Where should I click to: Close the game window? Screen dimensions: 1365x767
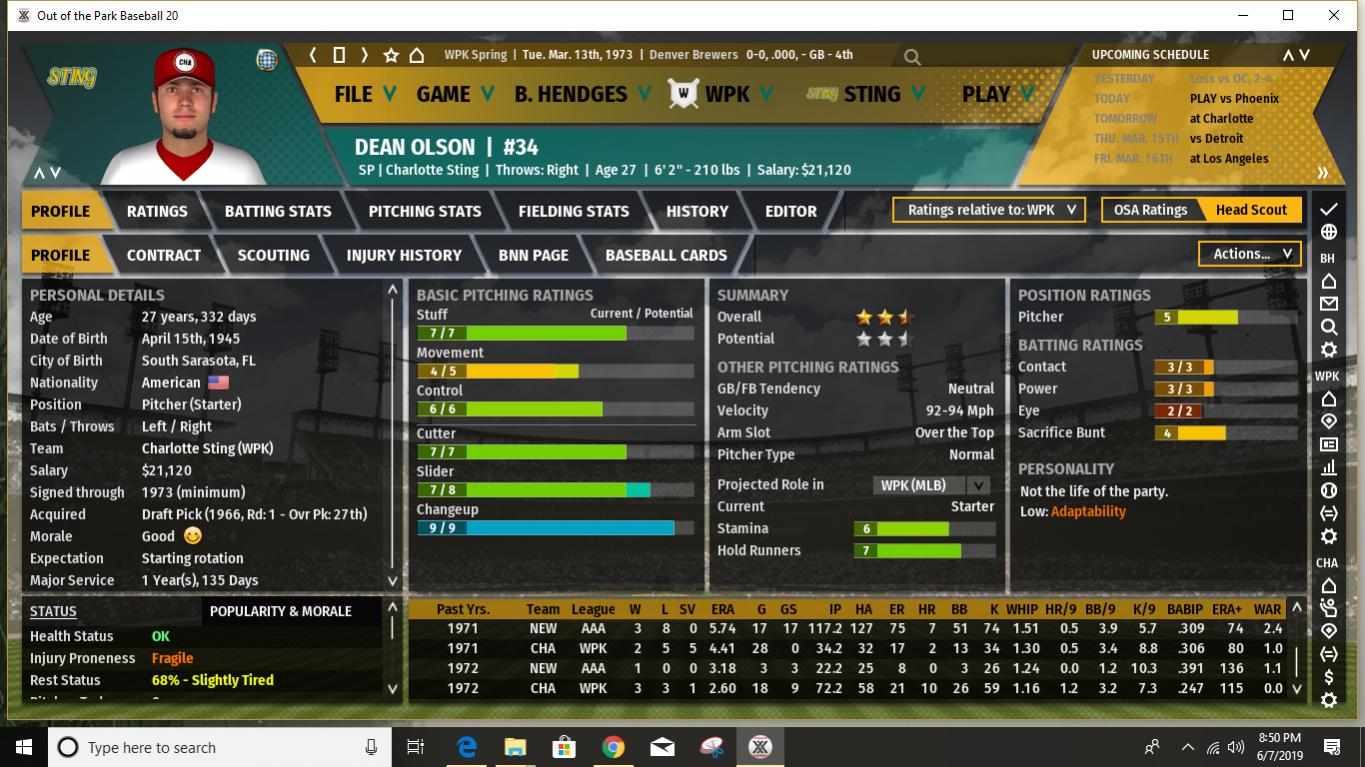point(1334,15)
